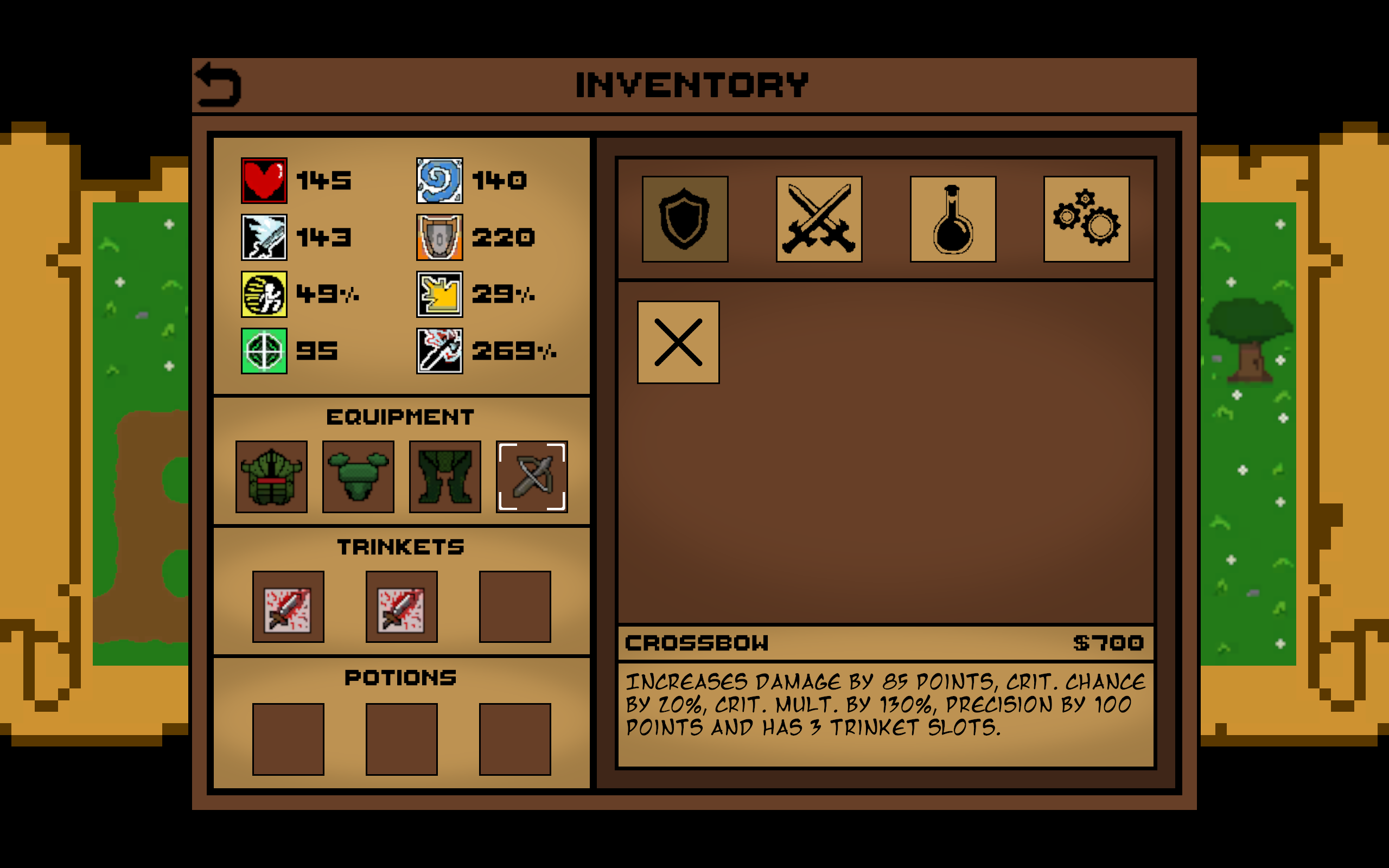Select the equipped green leggings
Viewport: 1389px width, 868px height.
point(445,476)
